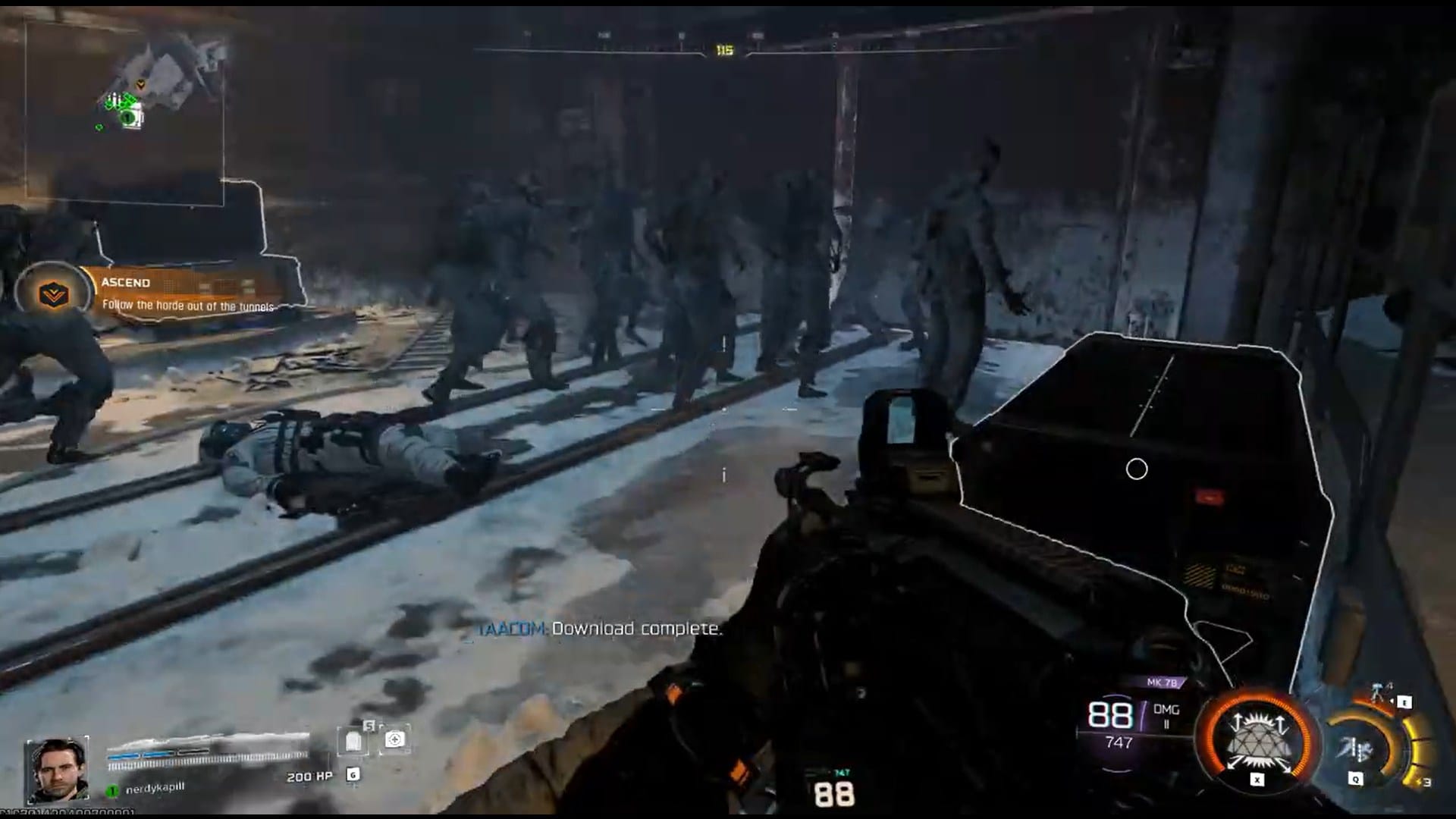Expand the MK 7B weapon name banner
Image resolution: width=1456 pixels, height=819 pixels.
[1163, 682]
